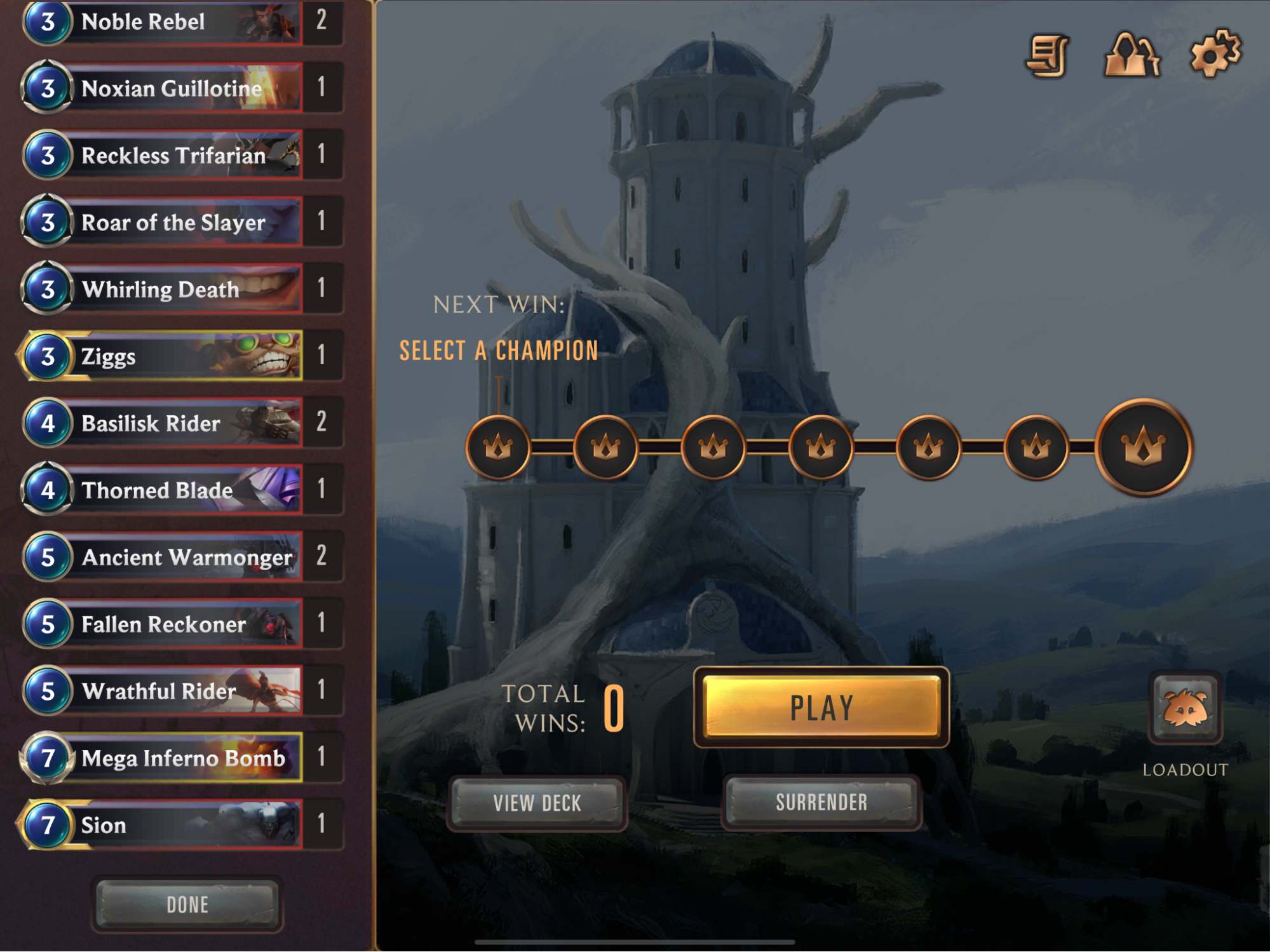Open the hooded figures social icon
1270x952 pixels.
(1132, 56)
